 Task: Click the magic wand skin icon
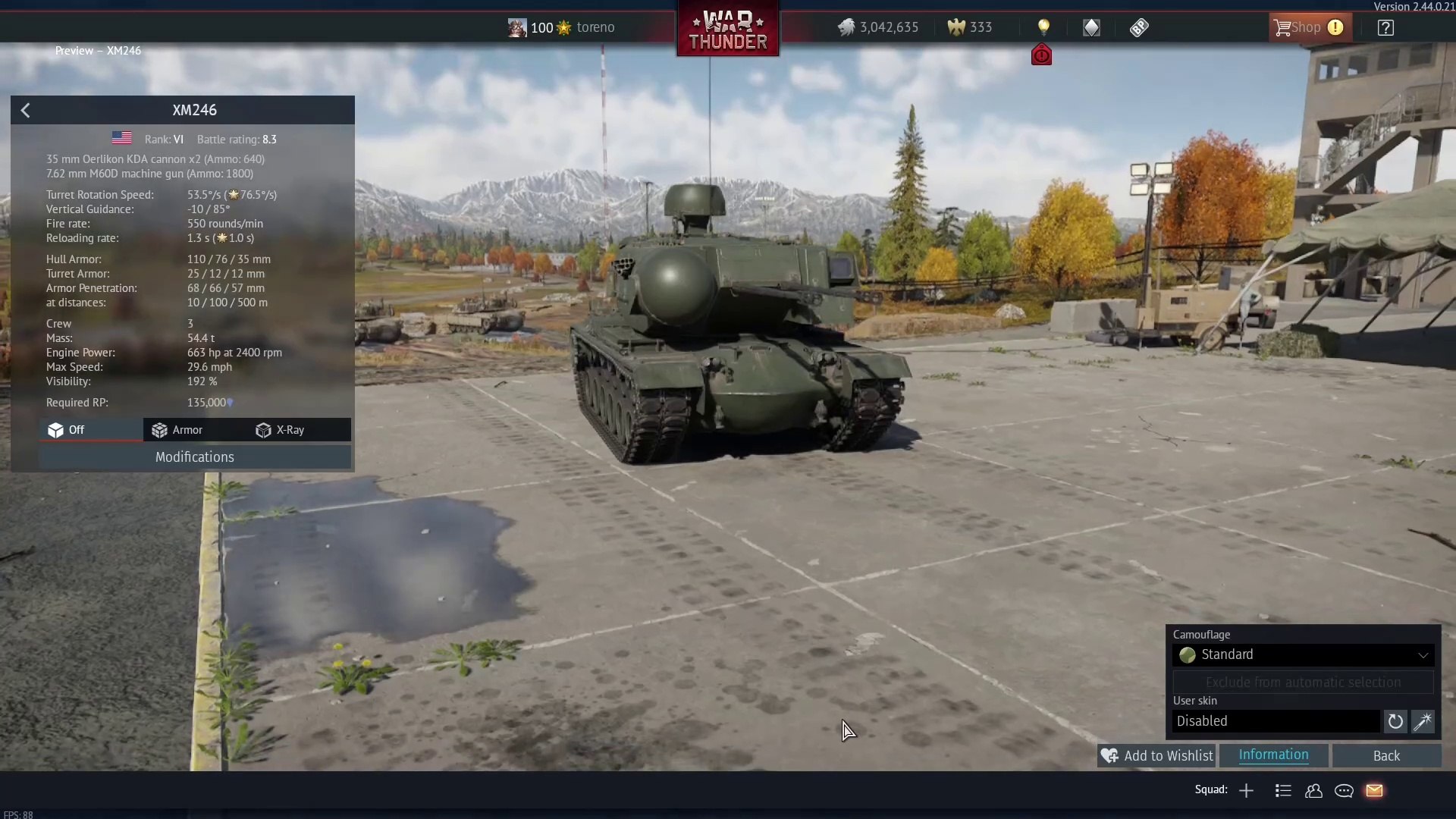coord(1423,721)
